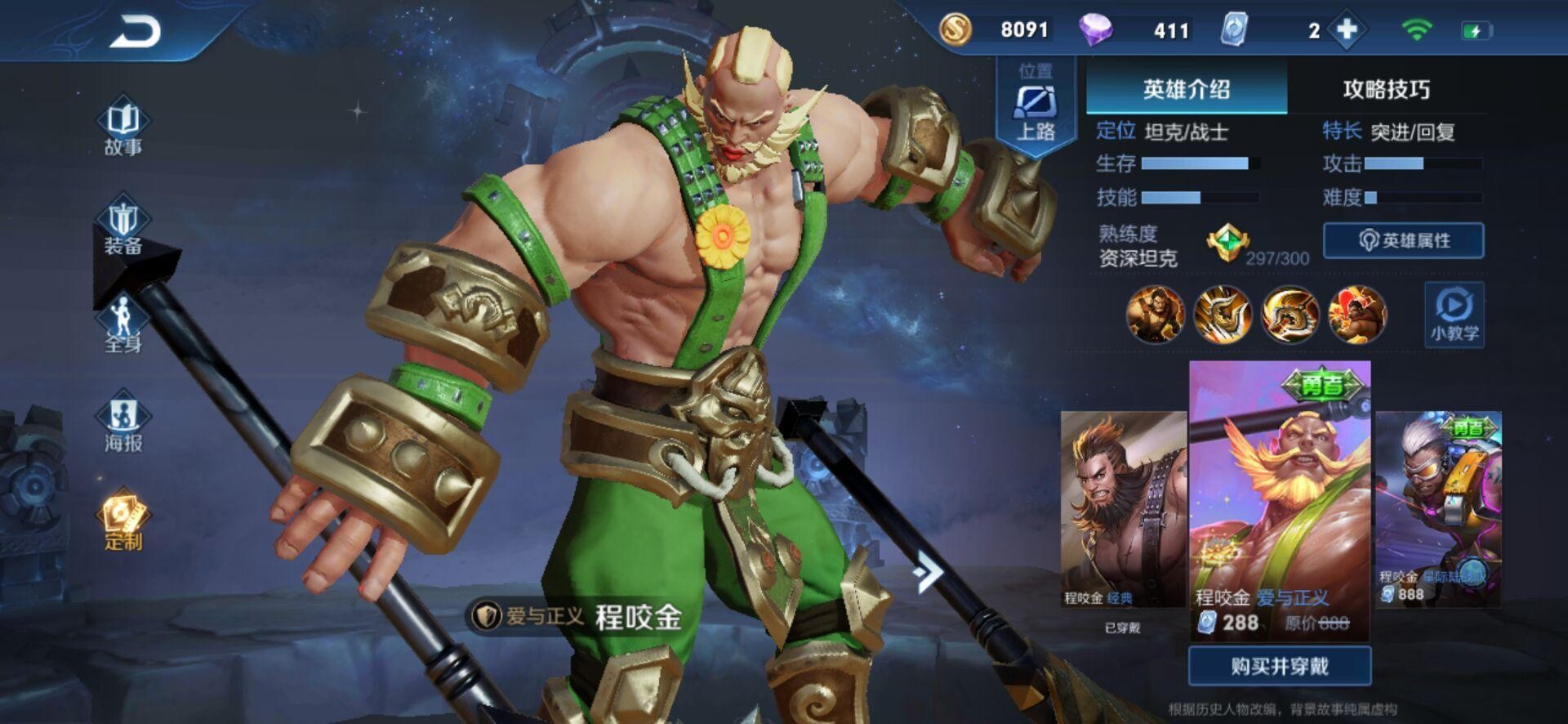Open the 定制 customization option
The image size is (1568, 724).
(x=123, y=522)
